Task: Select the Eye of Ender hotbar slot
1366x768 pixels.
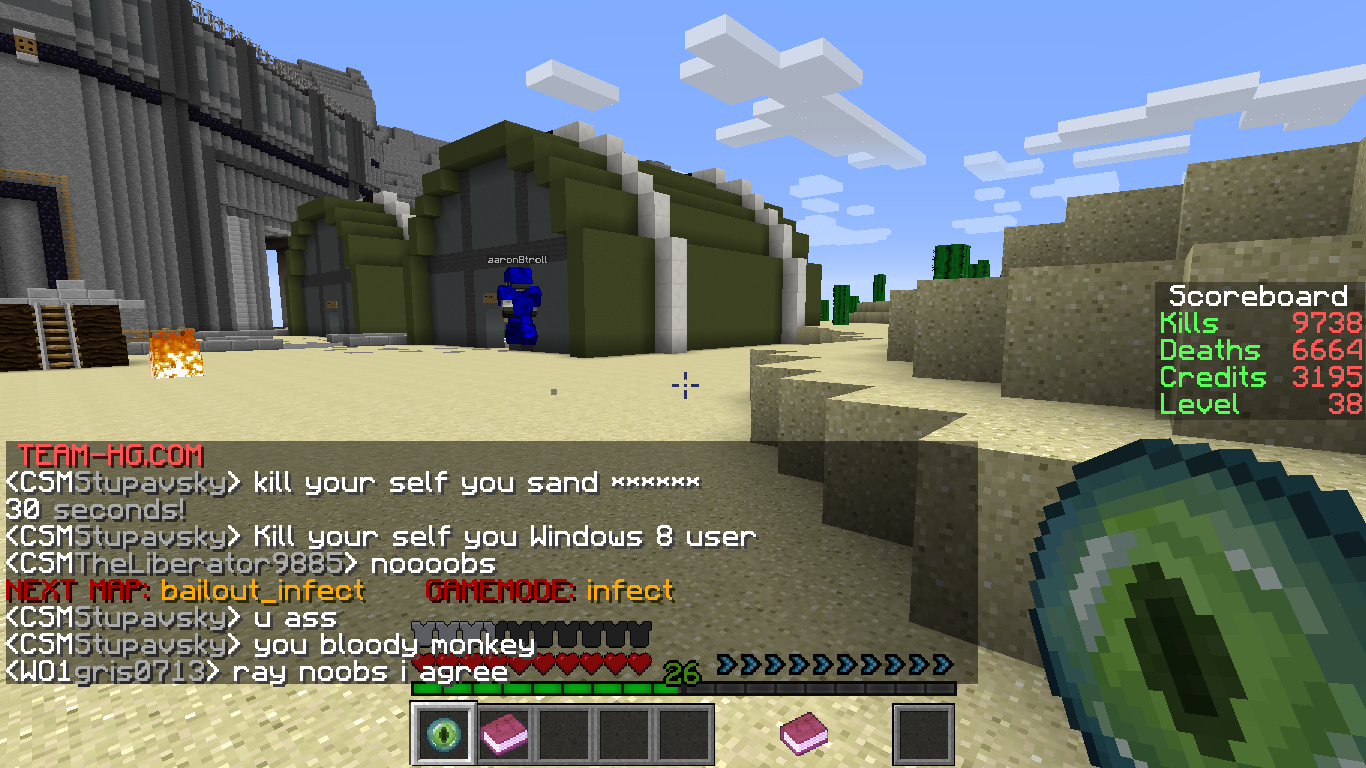Action: pos(441,734)
